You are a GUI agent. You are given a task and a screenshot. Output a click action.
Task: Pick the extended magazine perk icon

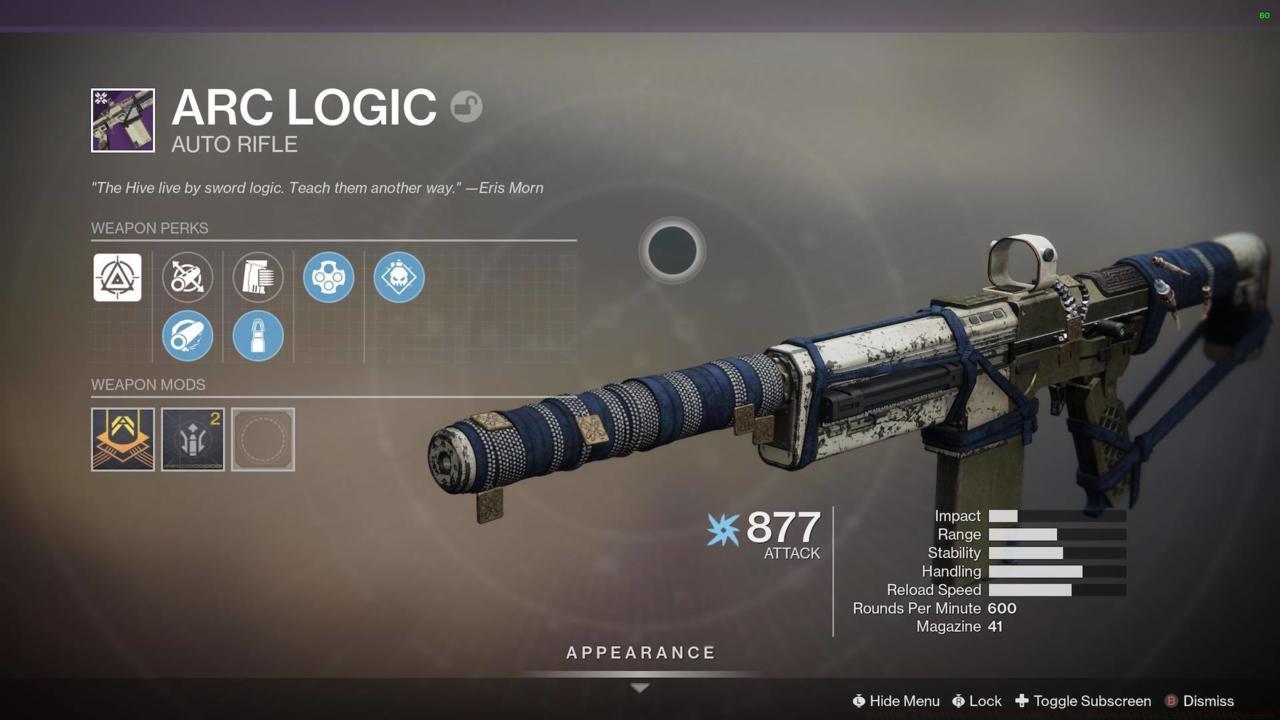pos(258,277)
